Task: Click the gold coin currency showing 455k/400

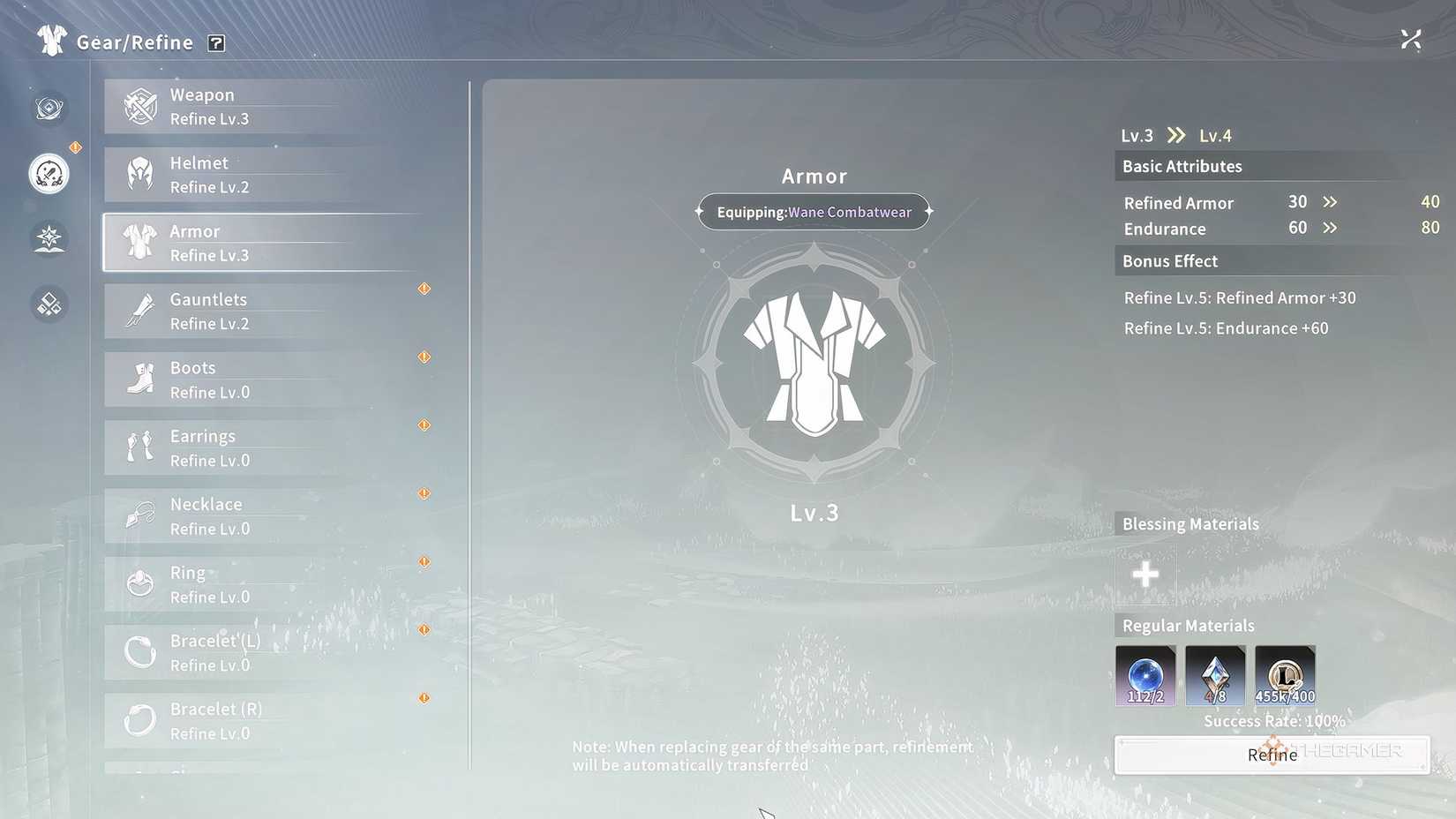Action: coord(1285,676)
